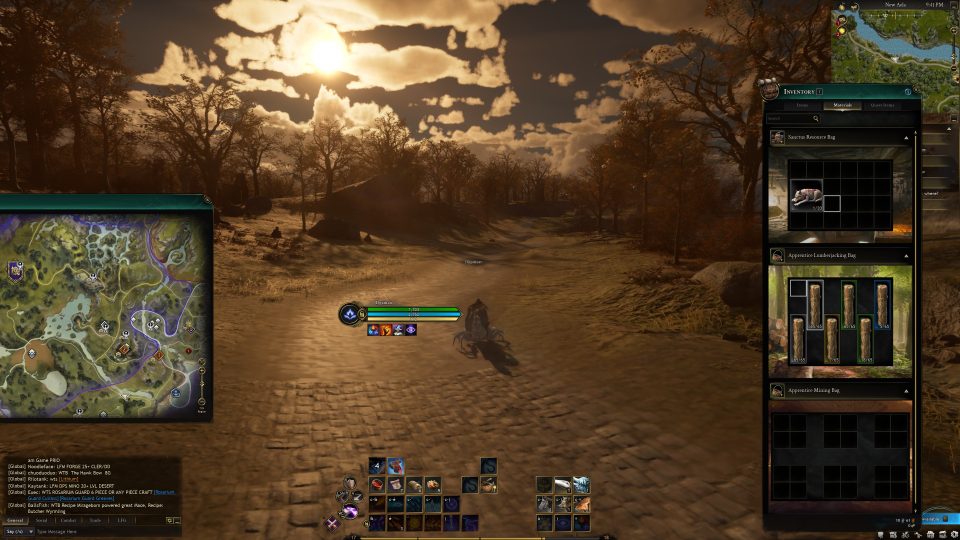Collapse the Apprentice Lumberjacking Bag section
Image resolution: width=960 pixels, height=540 pixels.
[x=906, y=256]
